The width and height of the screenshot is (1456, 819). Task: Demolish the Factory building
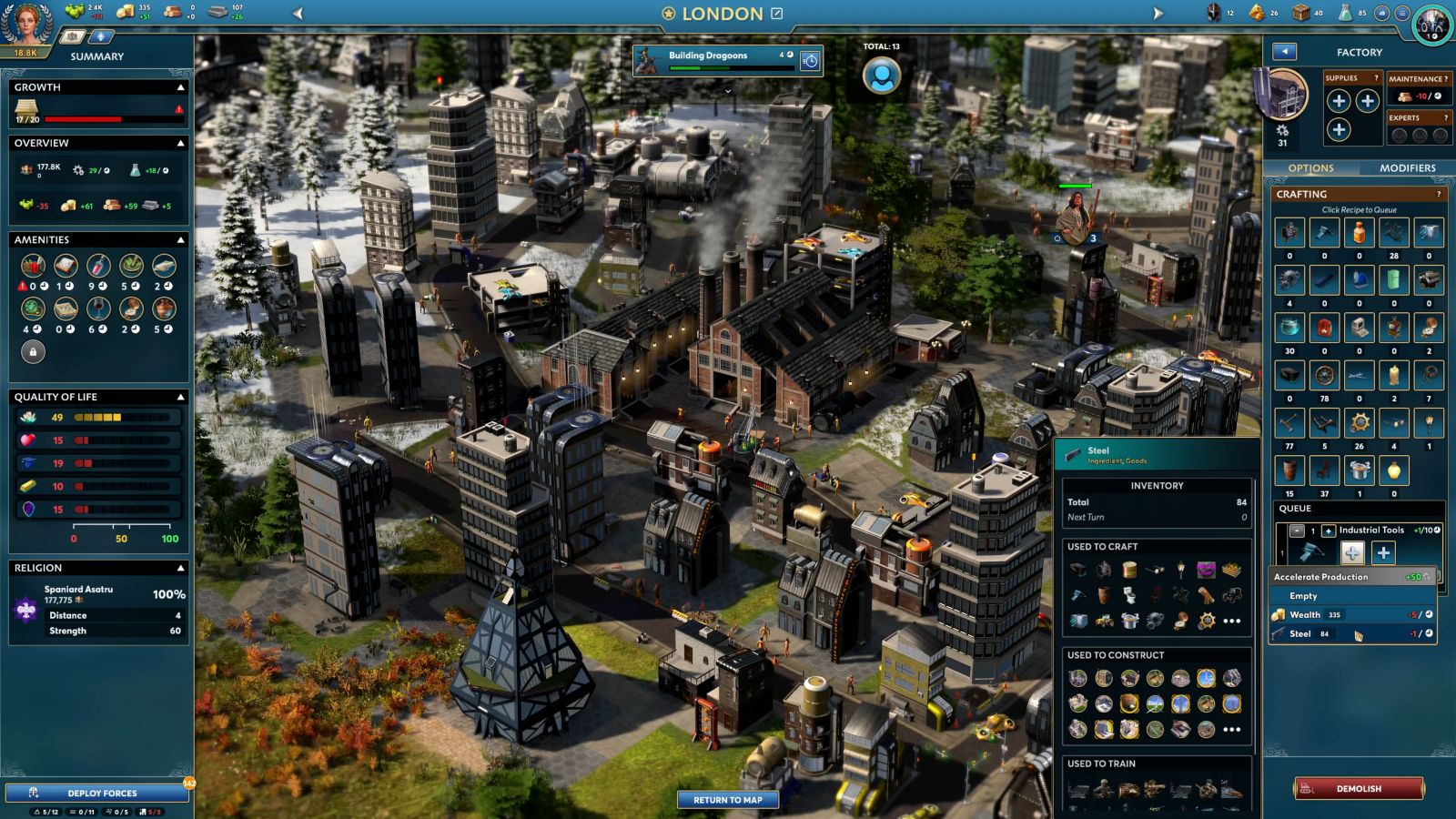[x=1359, y=788]
